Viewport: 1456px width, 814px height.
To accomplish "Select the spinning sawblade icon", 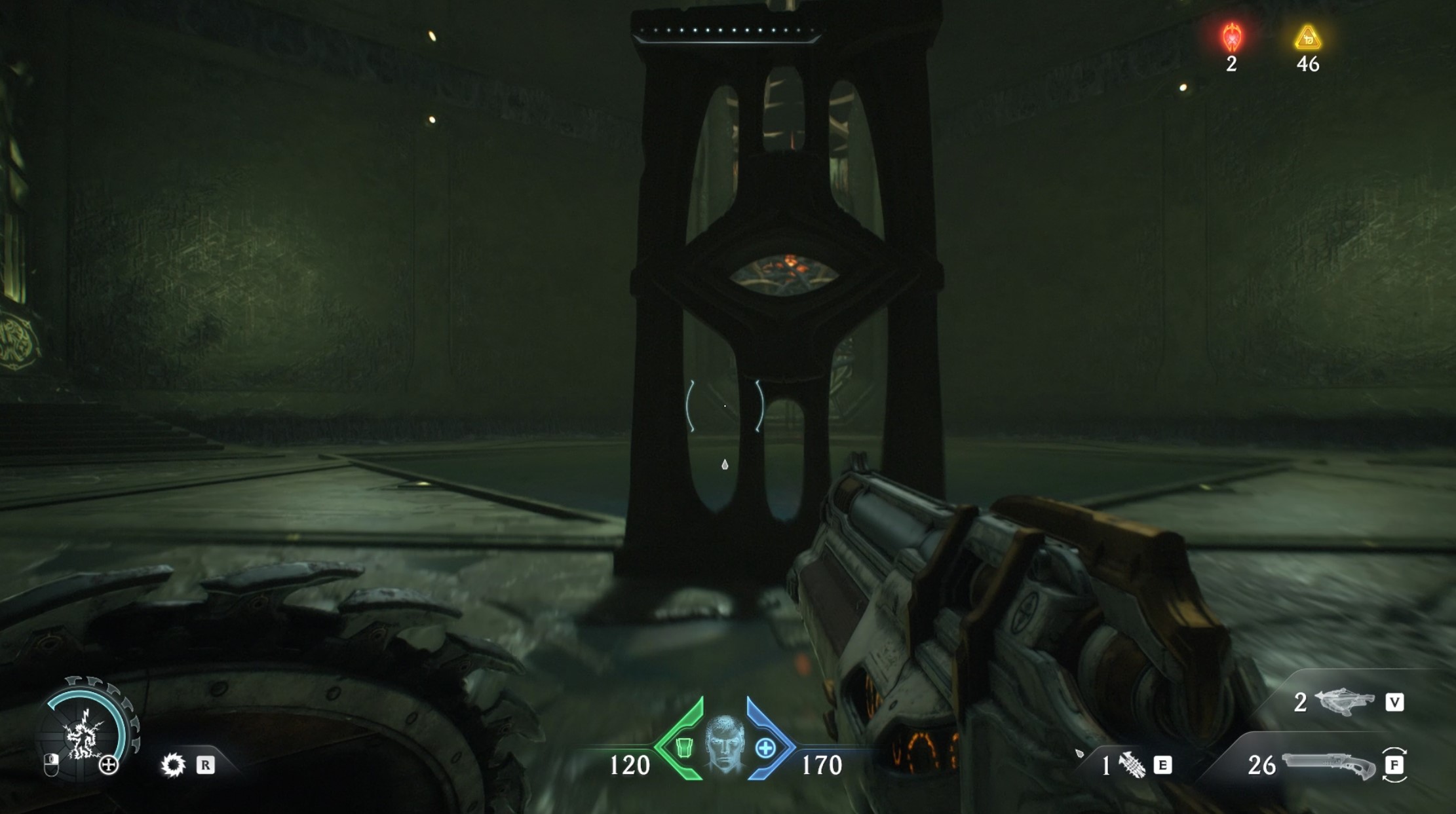I will (173, 765).
